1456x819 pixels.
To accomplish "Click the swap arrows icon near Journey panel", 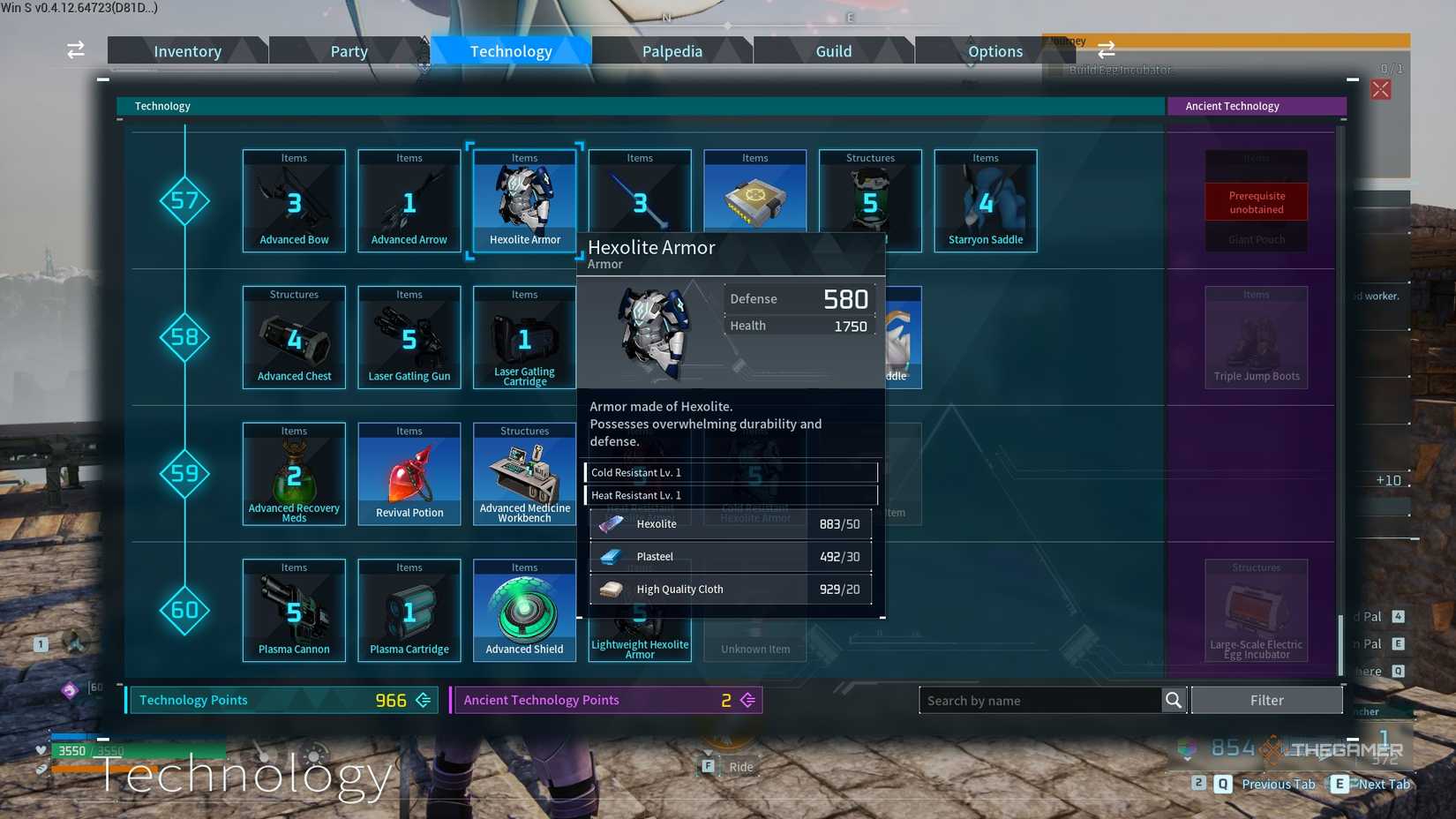I will coord(1106,50).
